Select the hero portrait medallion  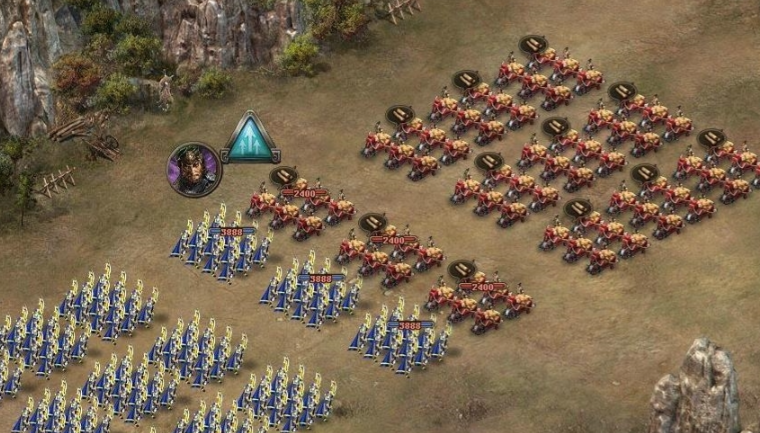click(x=194, y=169)
